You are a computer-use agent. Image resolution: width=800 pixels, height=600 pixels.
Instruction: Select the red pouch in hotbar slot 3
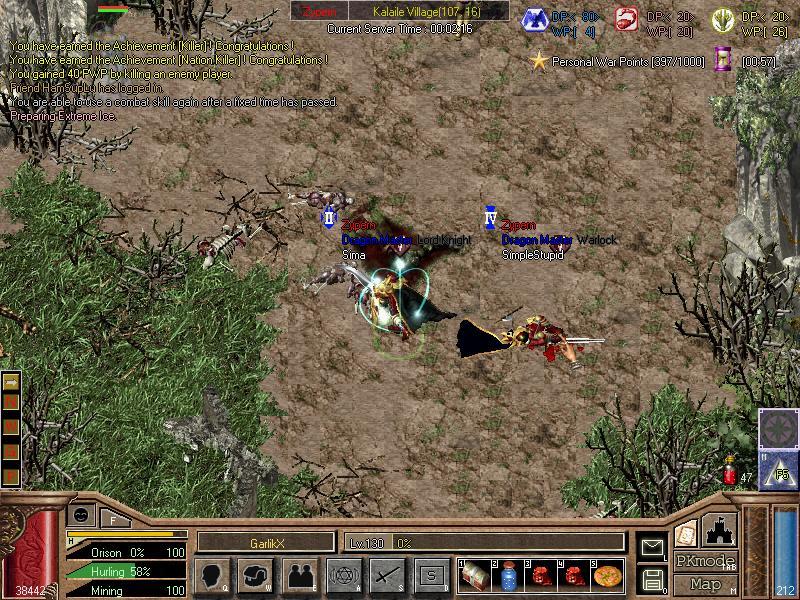[543, 575]
